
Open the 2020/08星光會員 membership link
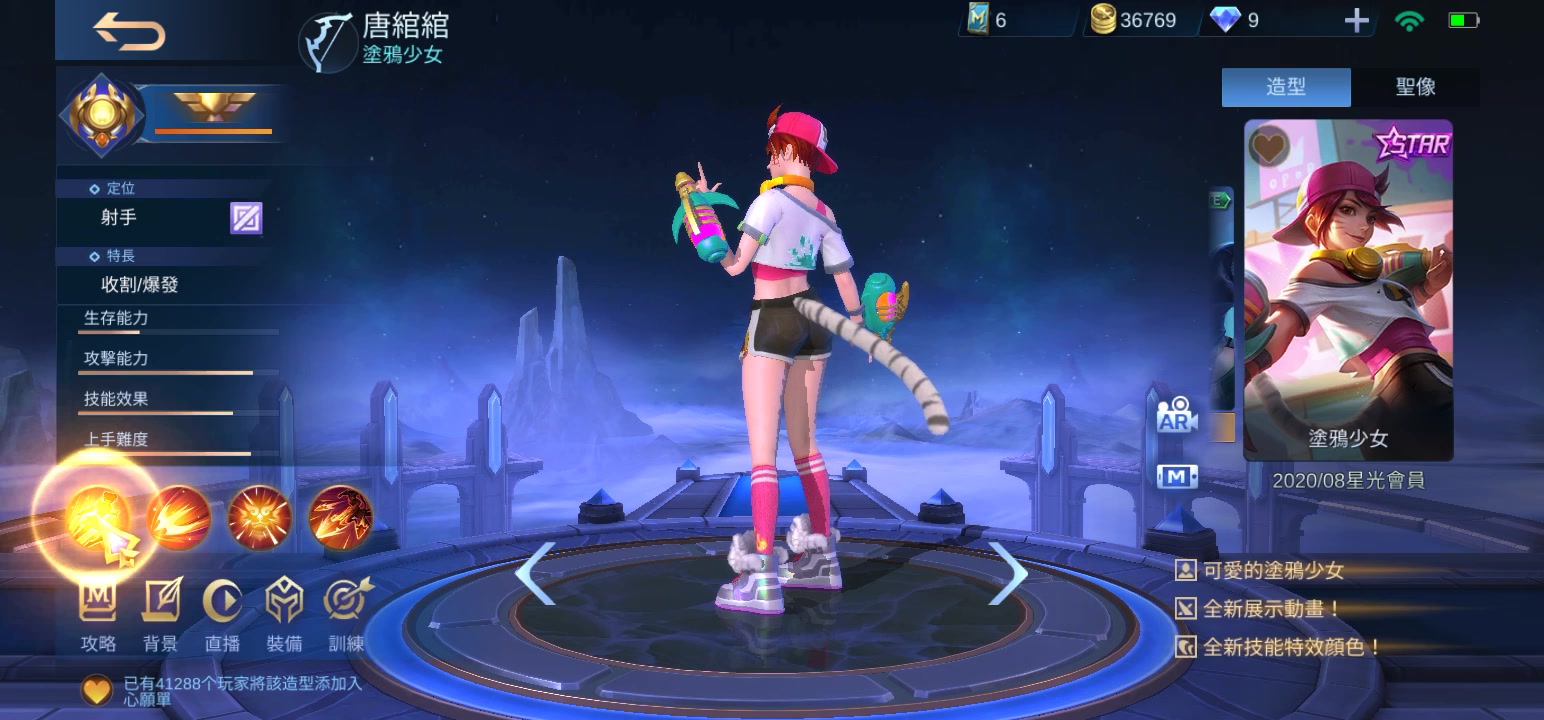[x=1347, y=481]
